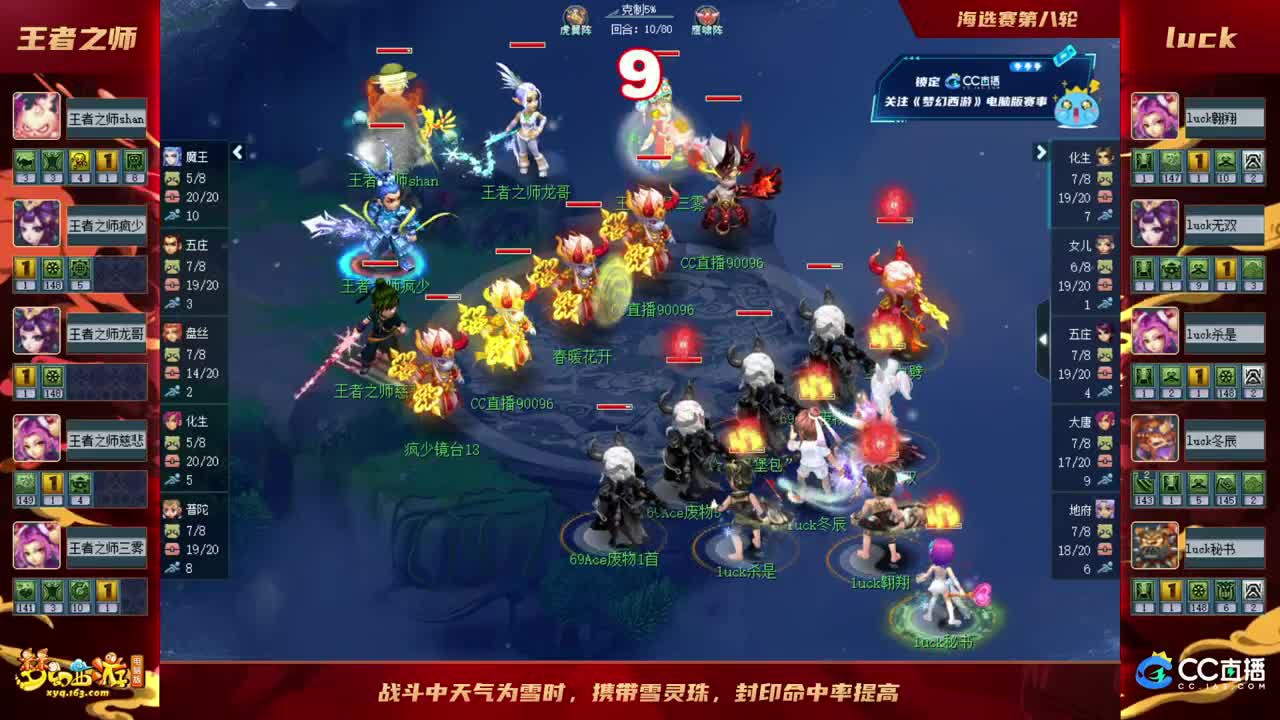Toggle the speed stat icon next to 女儿
This screenshot has height=720, width=1280.
tap(1107, 302)
